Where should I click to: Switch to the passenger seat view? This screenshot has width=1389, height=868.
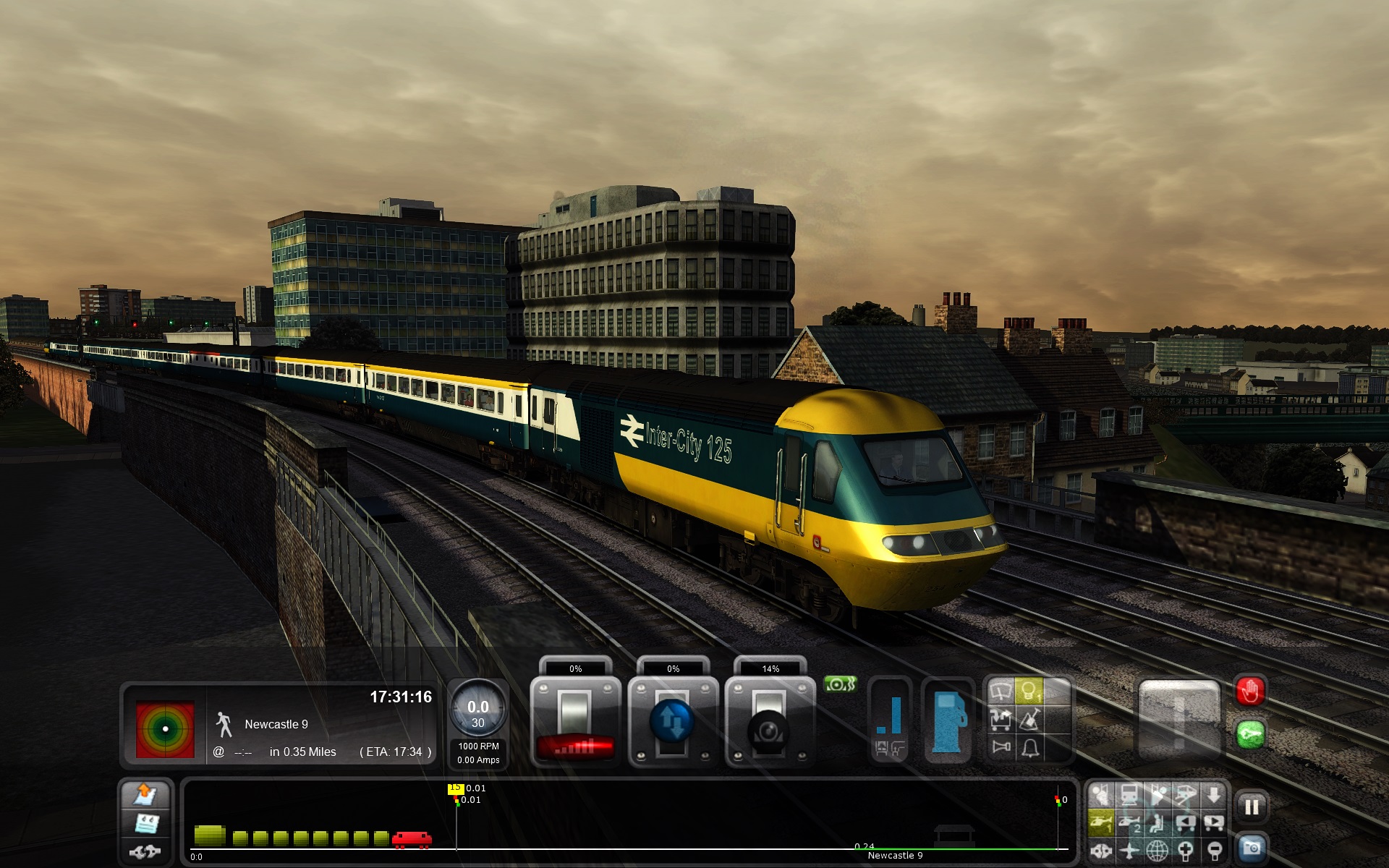(x=1157, y=823)
